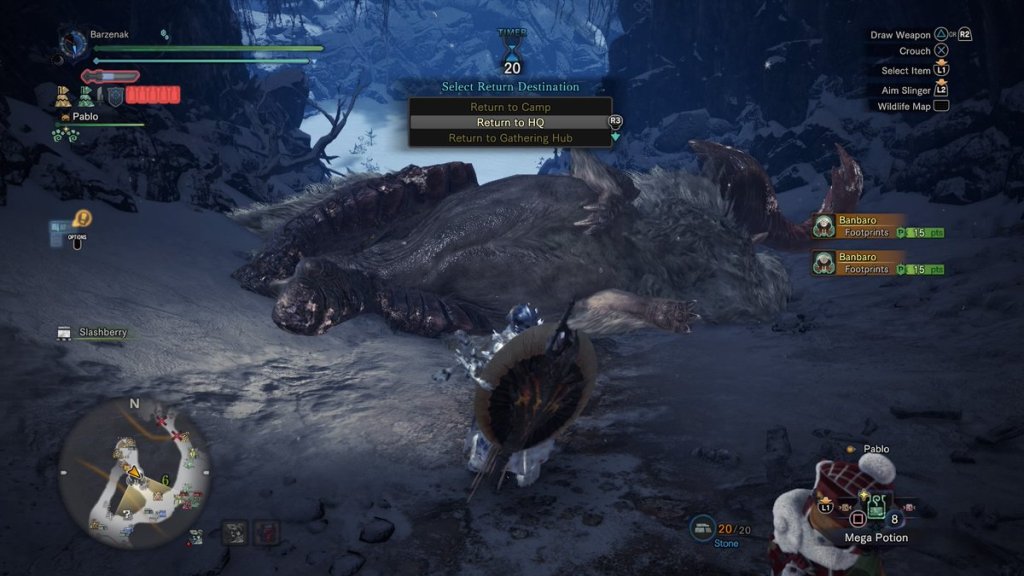Select the Stone slinger ammo icon
Viewport: 1024px width, 576px height.
pos(702,530)
